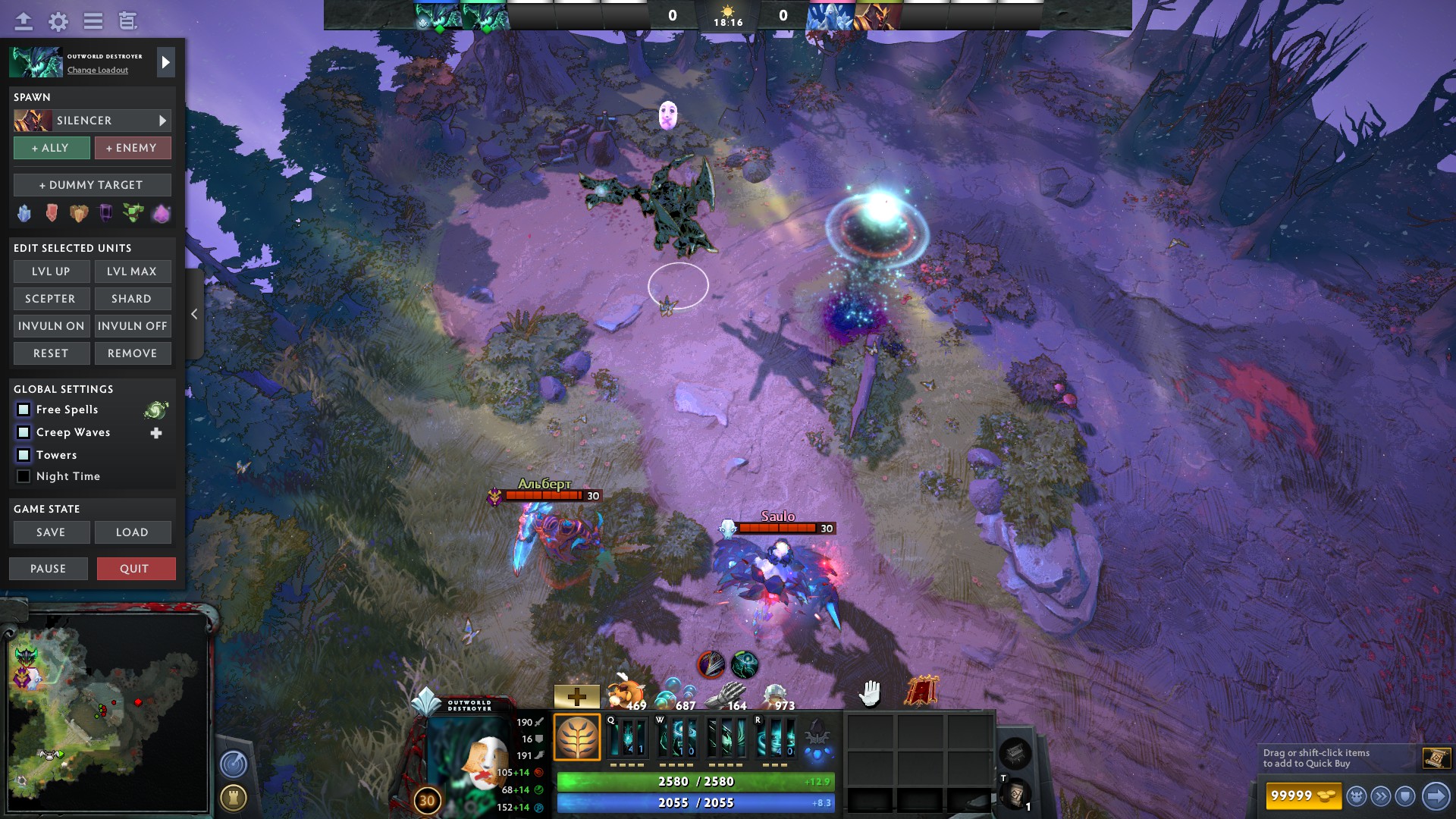Click the plus icon beside Creep Waves
The height and width of the screenshot is (819, 1456).
coord(156,432)
